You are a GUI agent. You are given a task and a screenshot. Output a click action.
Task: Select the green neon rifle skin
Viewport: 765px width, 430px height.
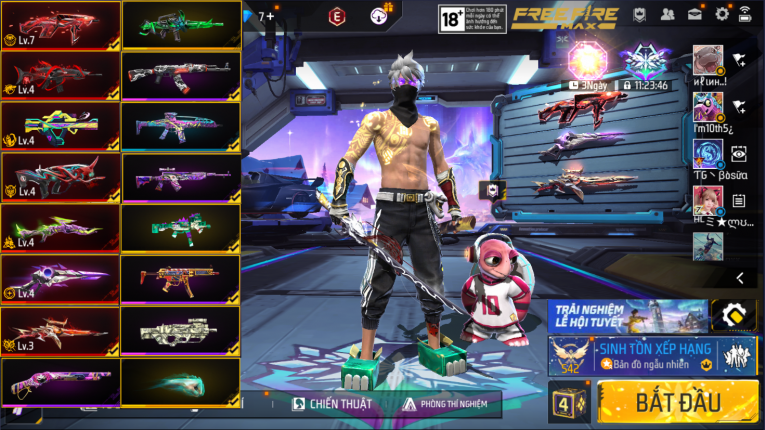click(181, 26)
